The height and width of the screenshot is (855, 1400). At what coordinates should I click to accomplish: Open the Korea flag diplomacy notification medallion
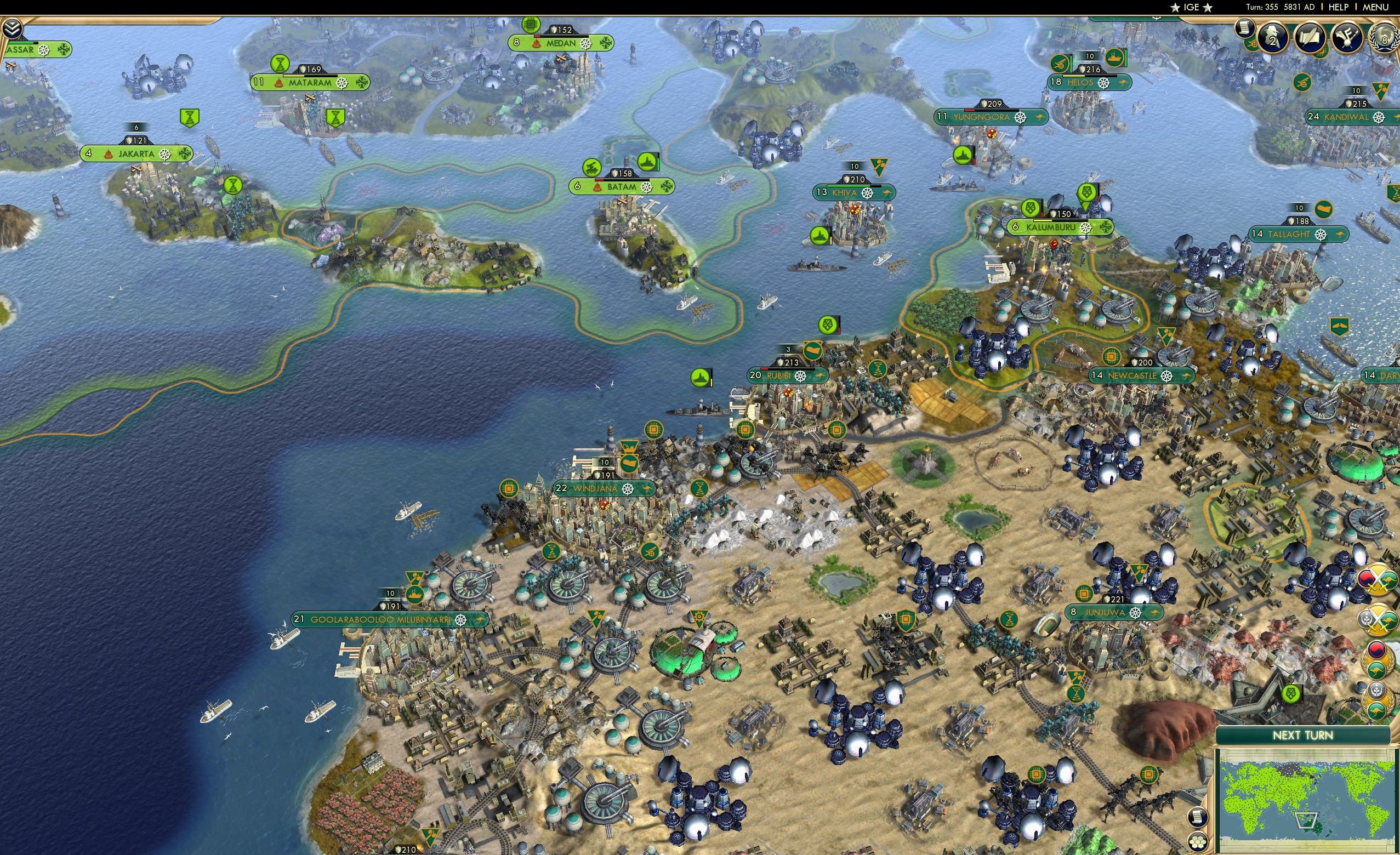[1378, 659]
